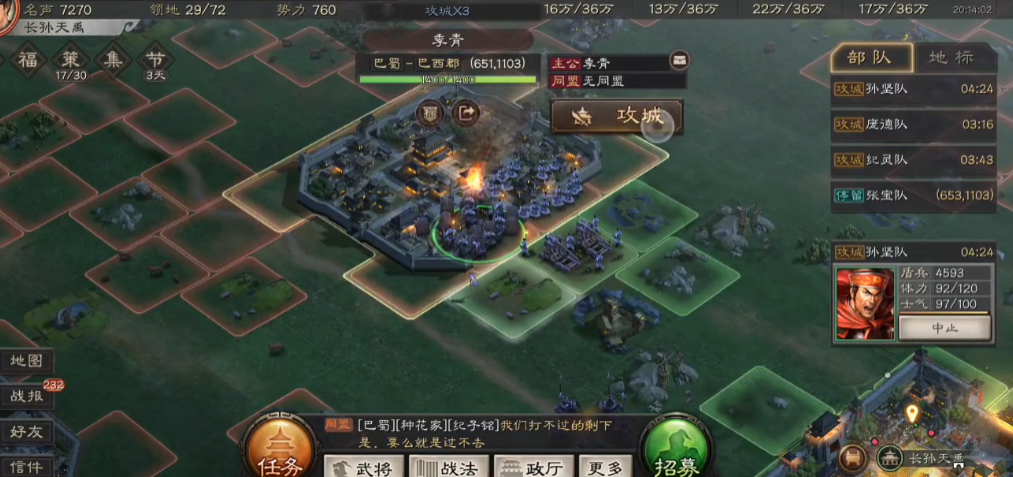Open the mail icon beside 主公 李青
1013x477 pixels.
click(x=679, y=62)
